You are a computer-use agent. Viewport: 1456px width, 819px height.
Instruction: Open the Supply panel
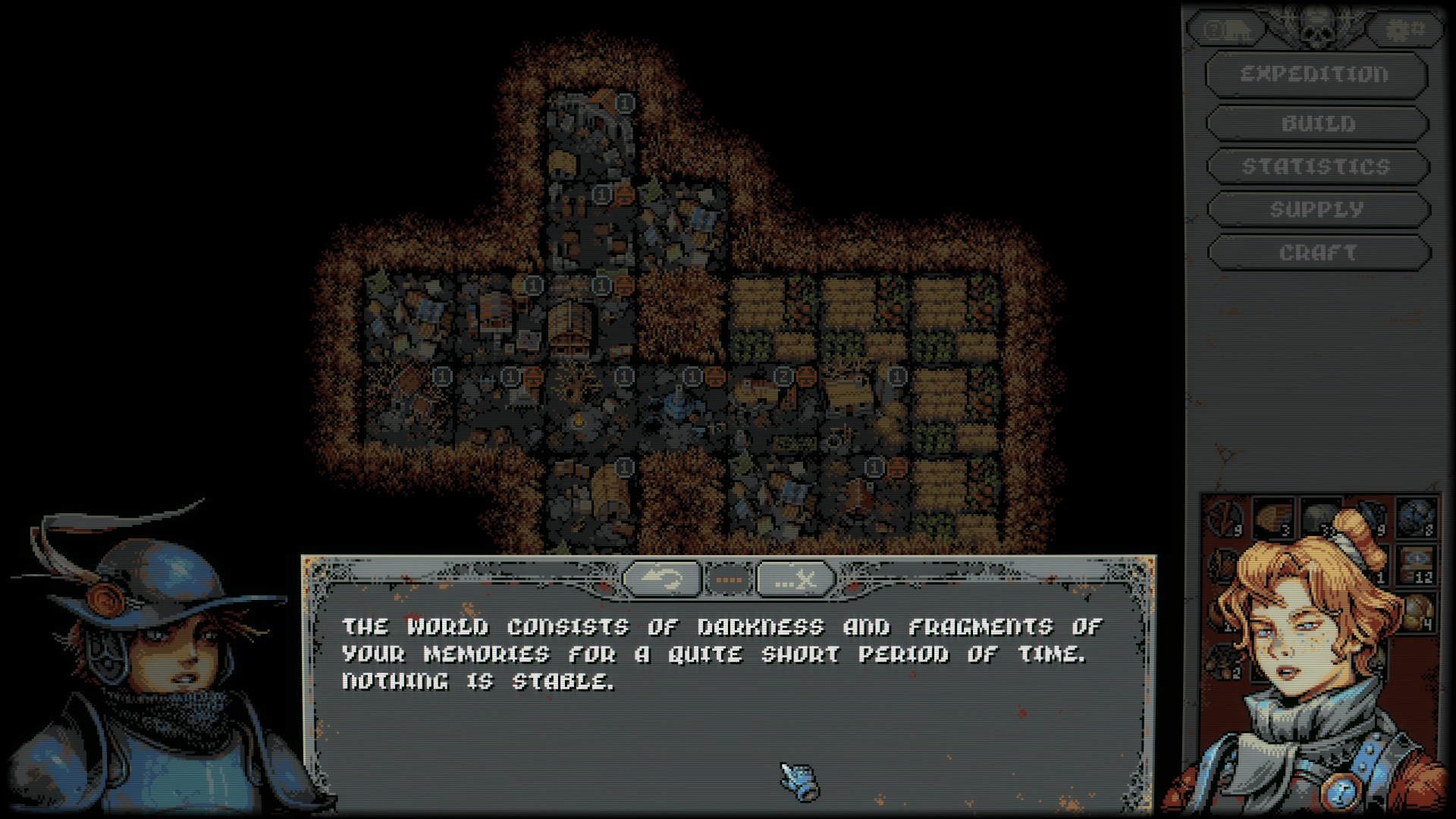click(1317, 209)
